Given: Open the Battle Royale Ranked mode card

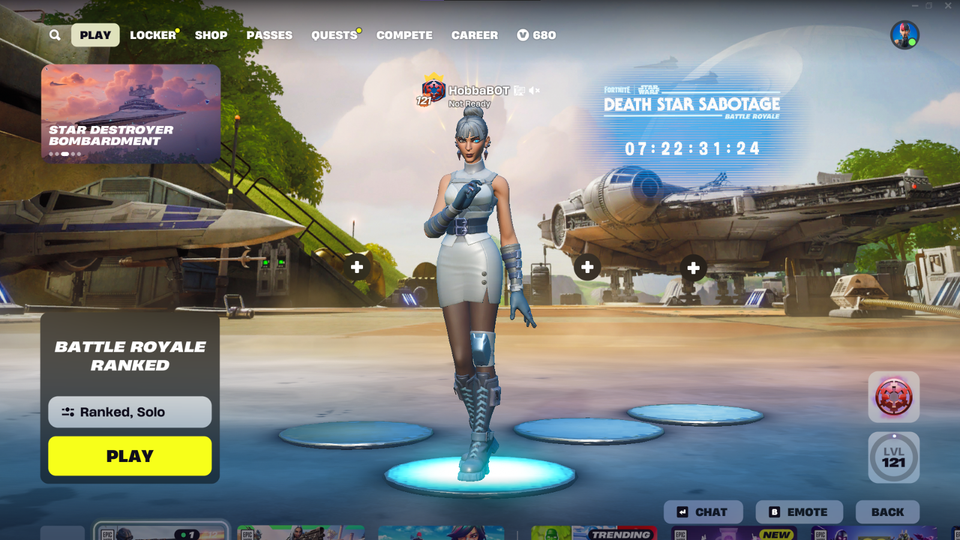Looking at the screenshot, I should click(130, 356).
